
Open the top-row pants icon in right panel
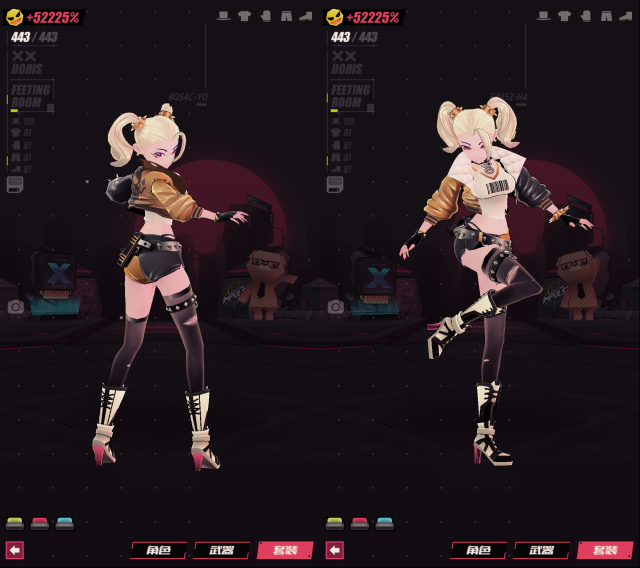point(606,16)
